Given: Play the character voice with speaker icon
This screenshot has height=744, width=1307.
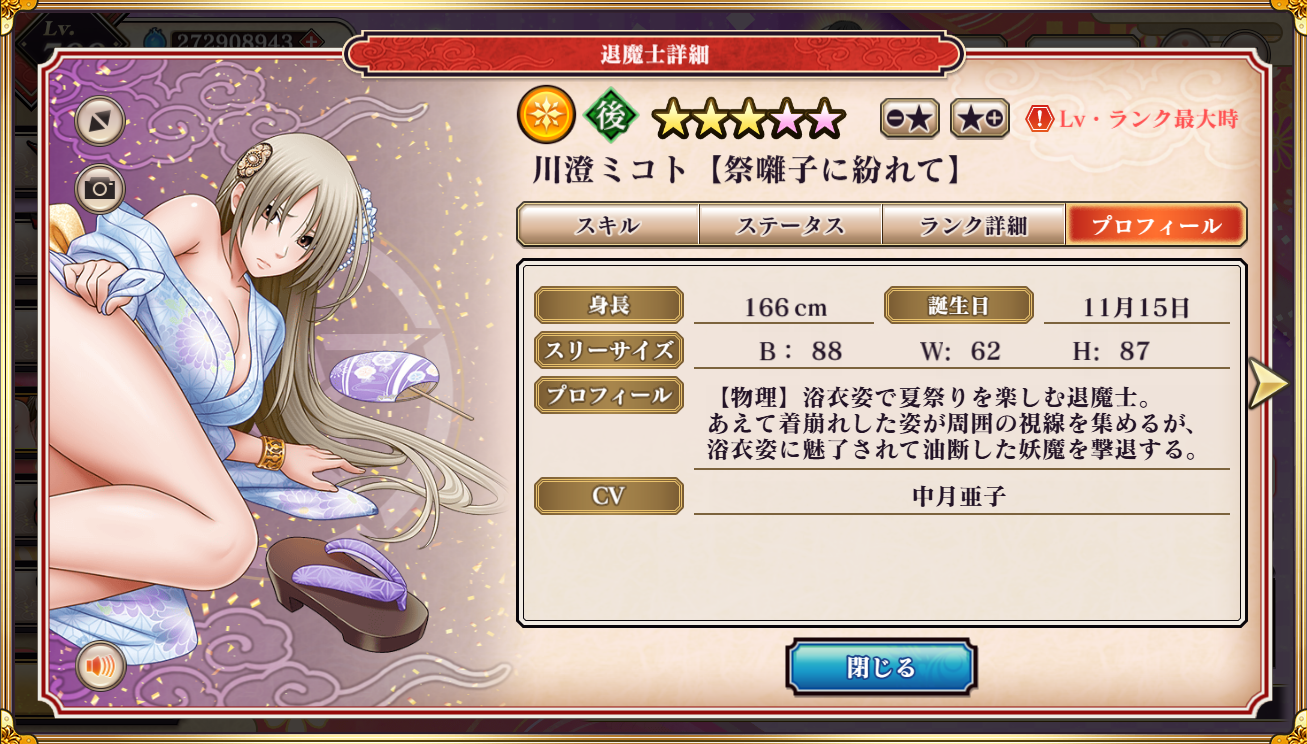Looking at the screenshot, I should point(100,666).
